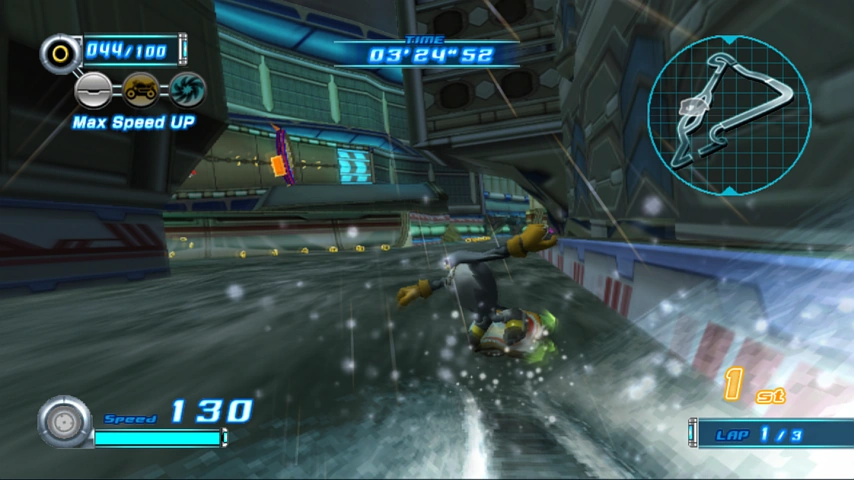The width and height of the screenshot is (854, 480).
Task: Select the silver Max Speed UP gear icon
Action: (x=94, y=90)
